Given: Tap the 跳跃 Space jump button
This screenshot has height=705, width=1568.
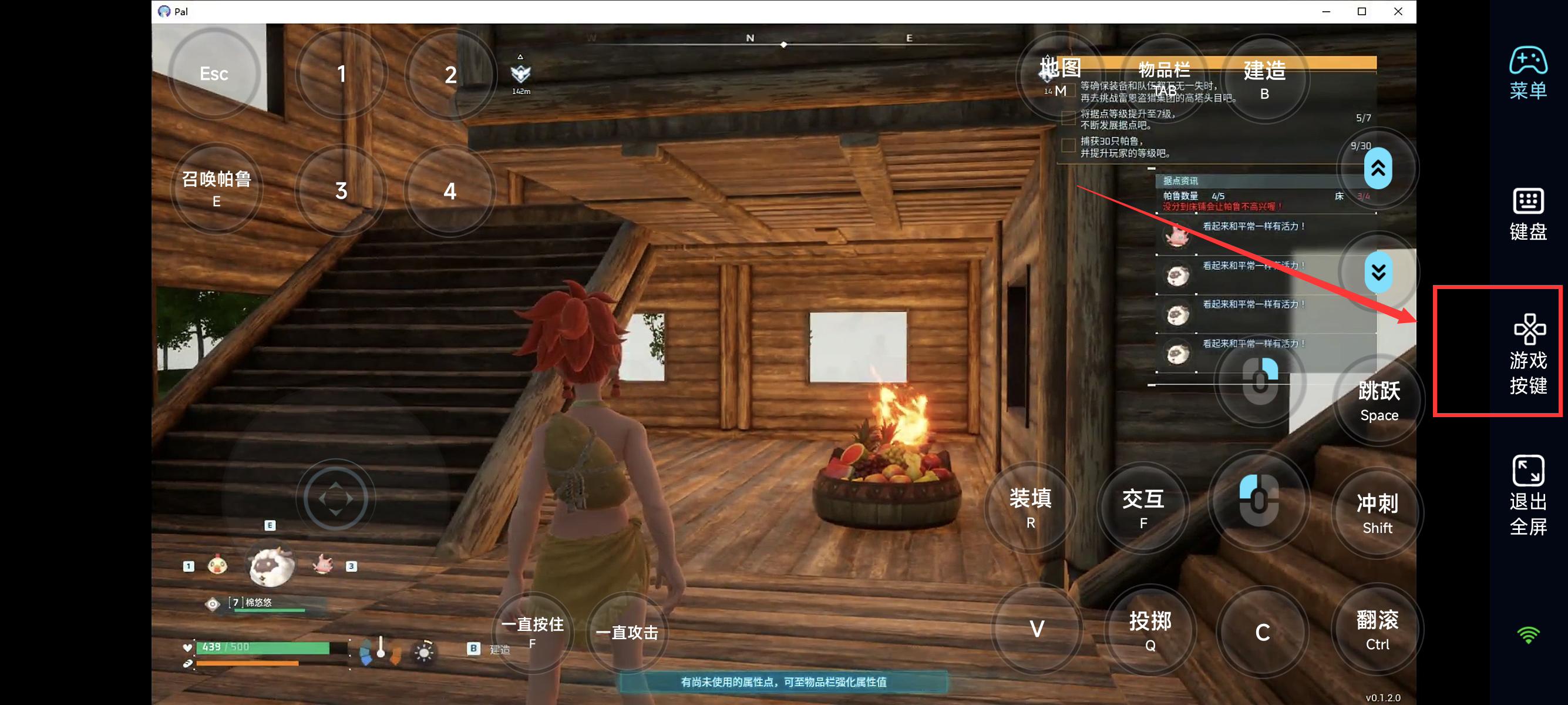Looking at the screenshot, I should pos(1379,400).
